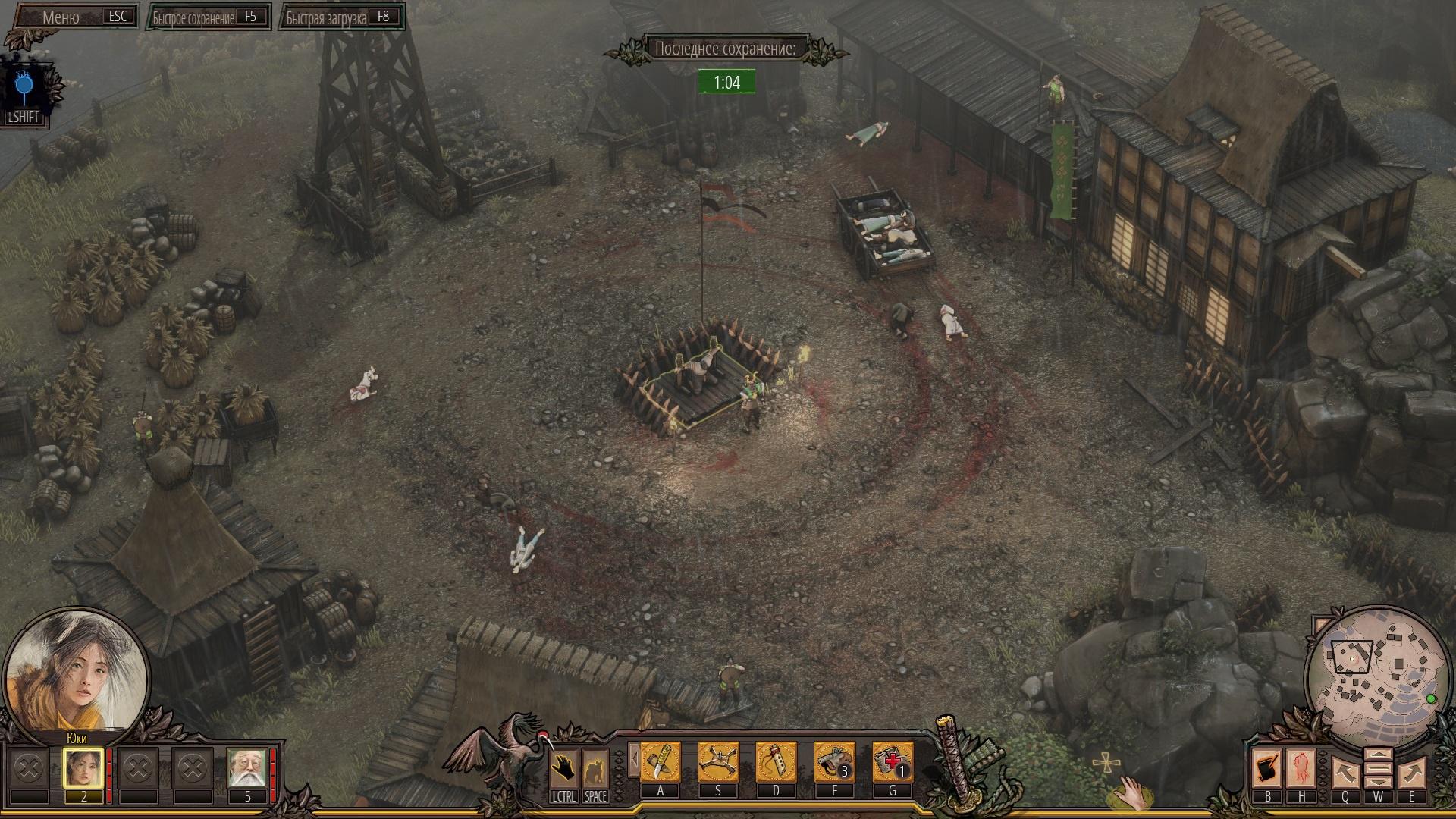Viewport: 1456px width, 819px height.
Task: Select the bearded old man portrait
Action: point(246,767)
